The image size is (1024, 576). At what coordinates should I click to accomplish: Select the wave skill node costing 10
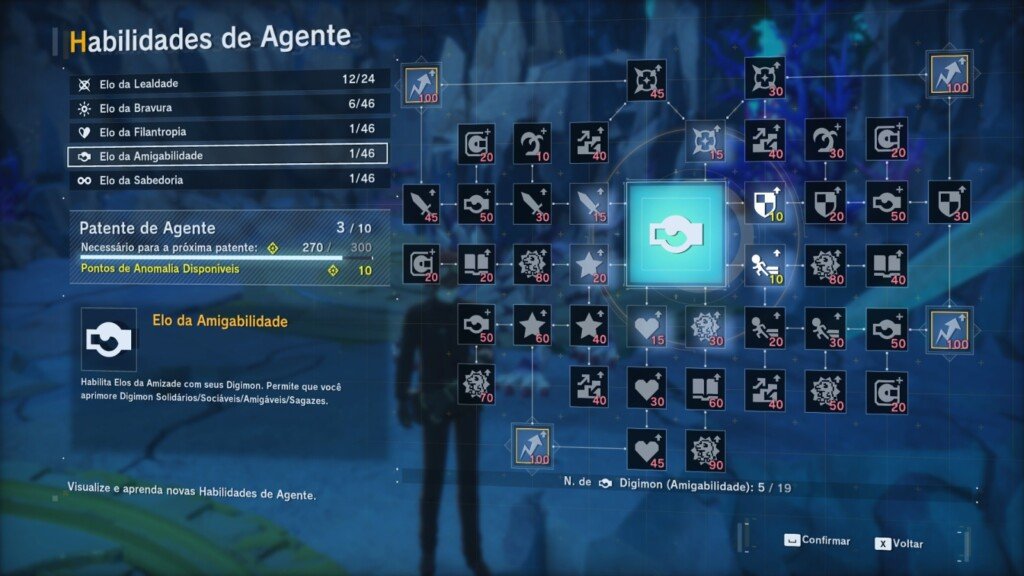point(532,143)
